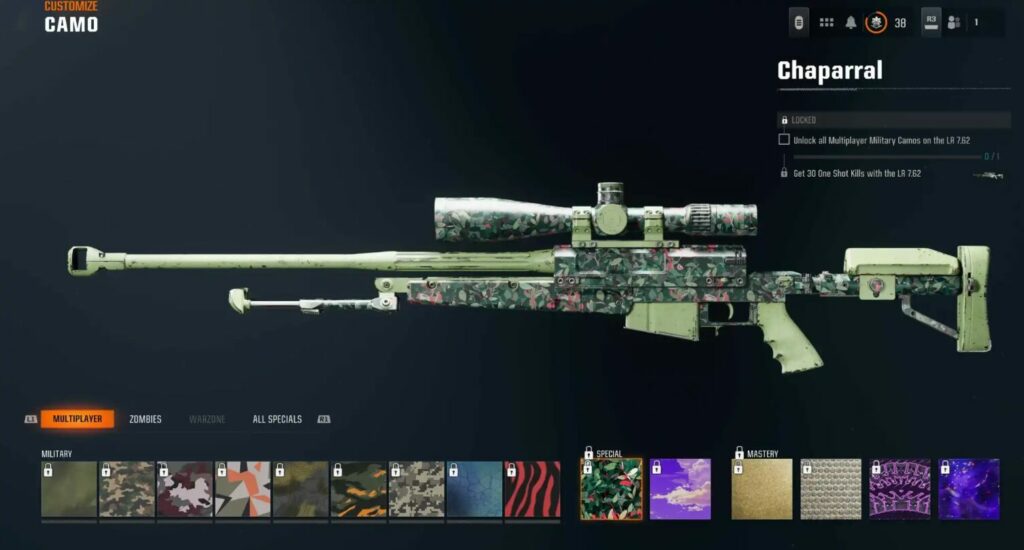
Task: Switch to the Multiplayer camo tab
Action: coord(77,419)
